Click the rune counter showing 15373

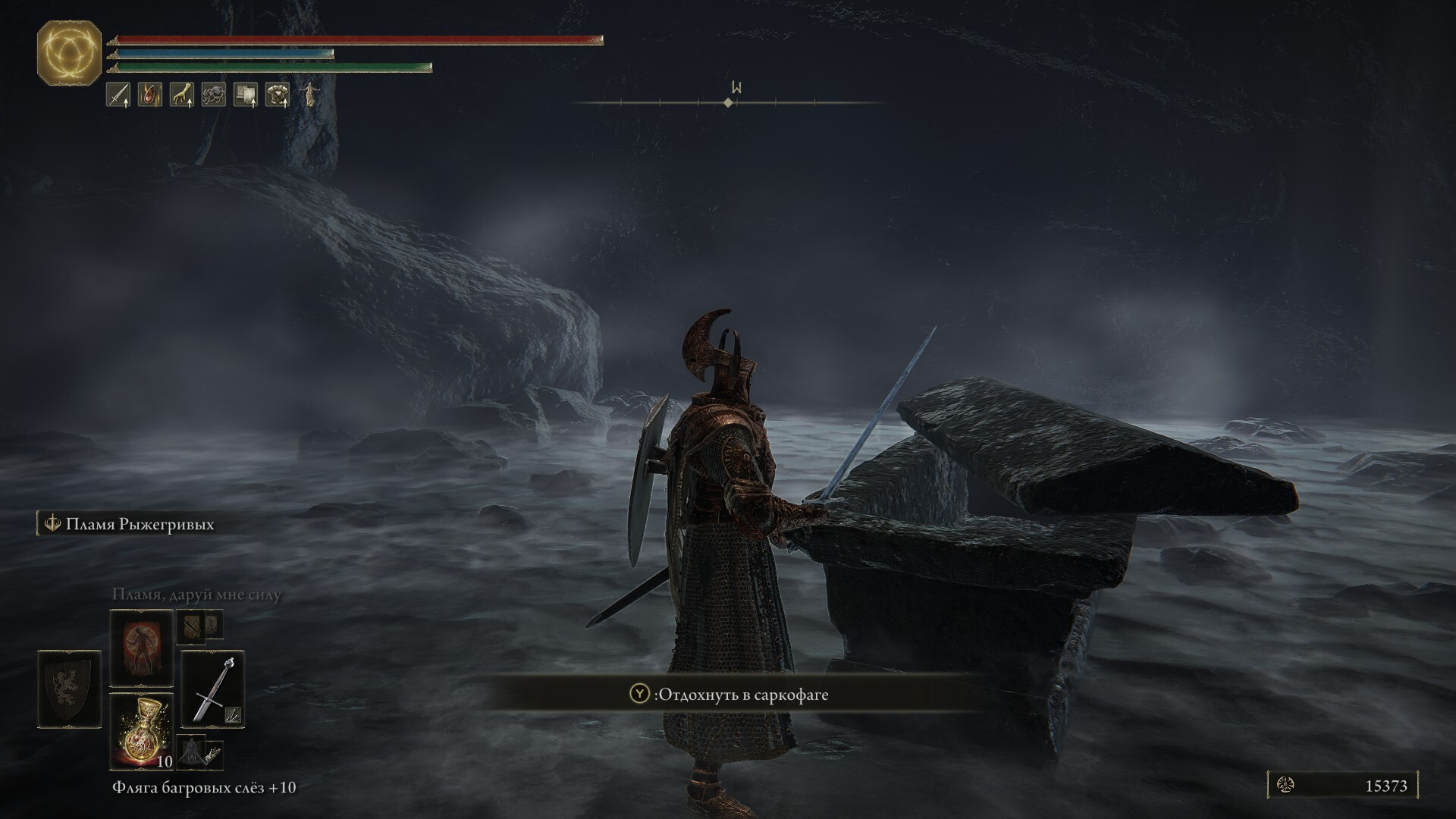tap(1342, 786)
